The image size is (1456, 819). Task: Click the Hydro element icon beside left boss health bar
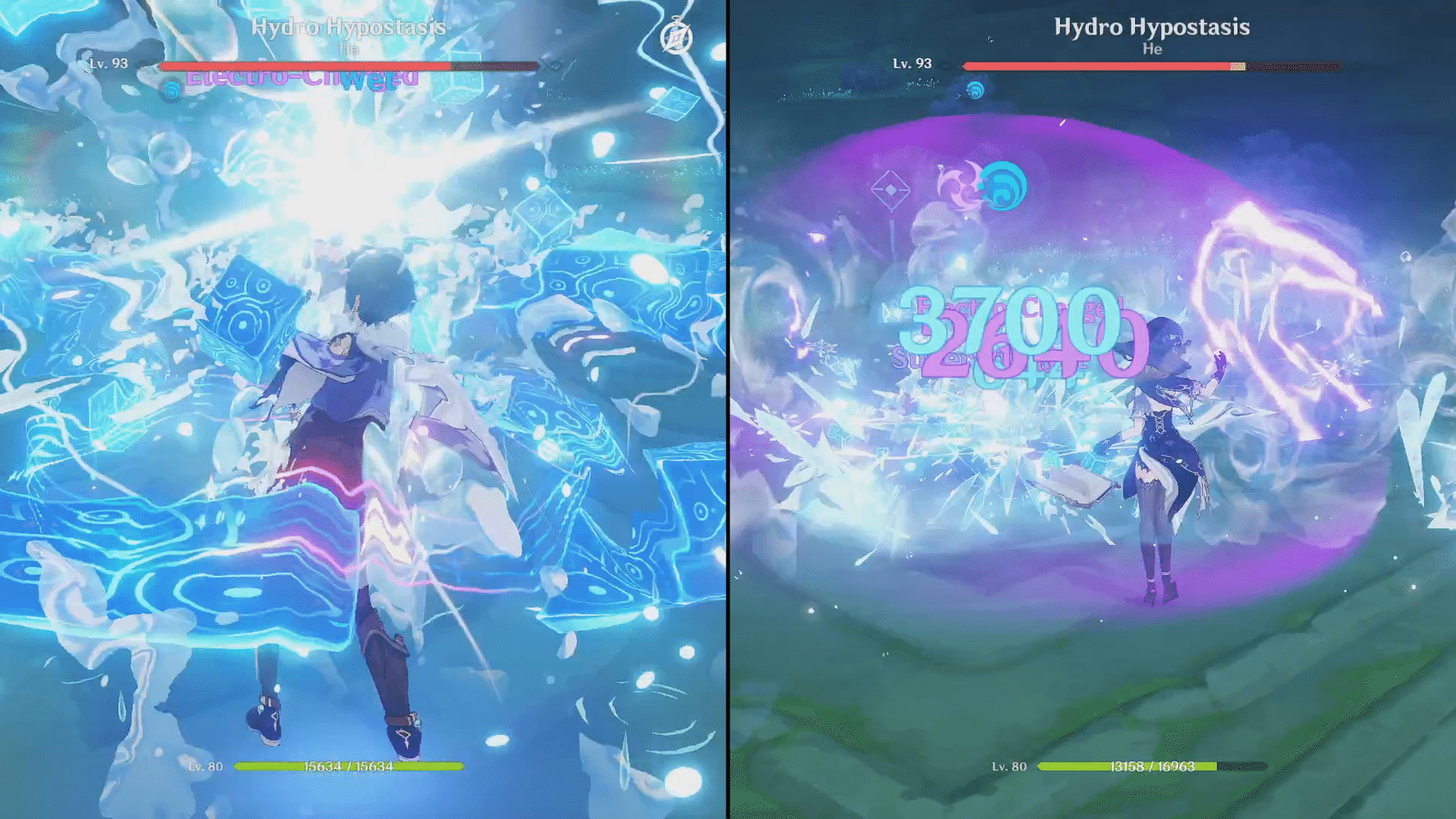(x=170, y=90)
